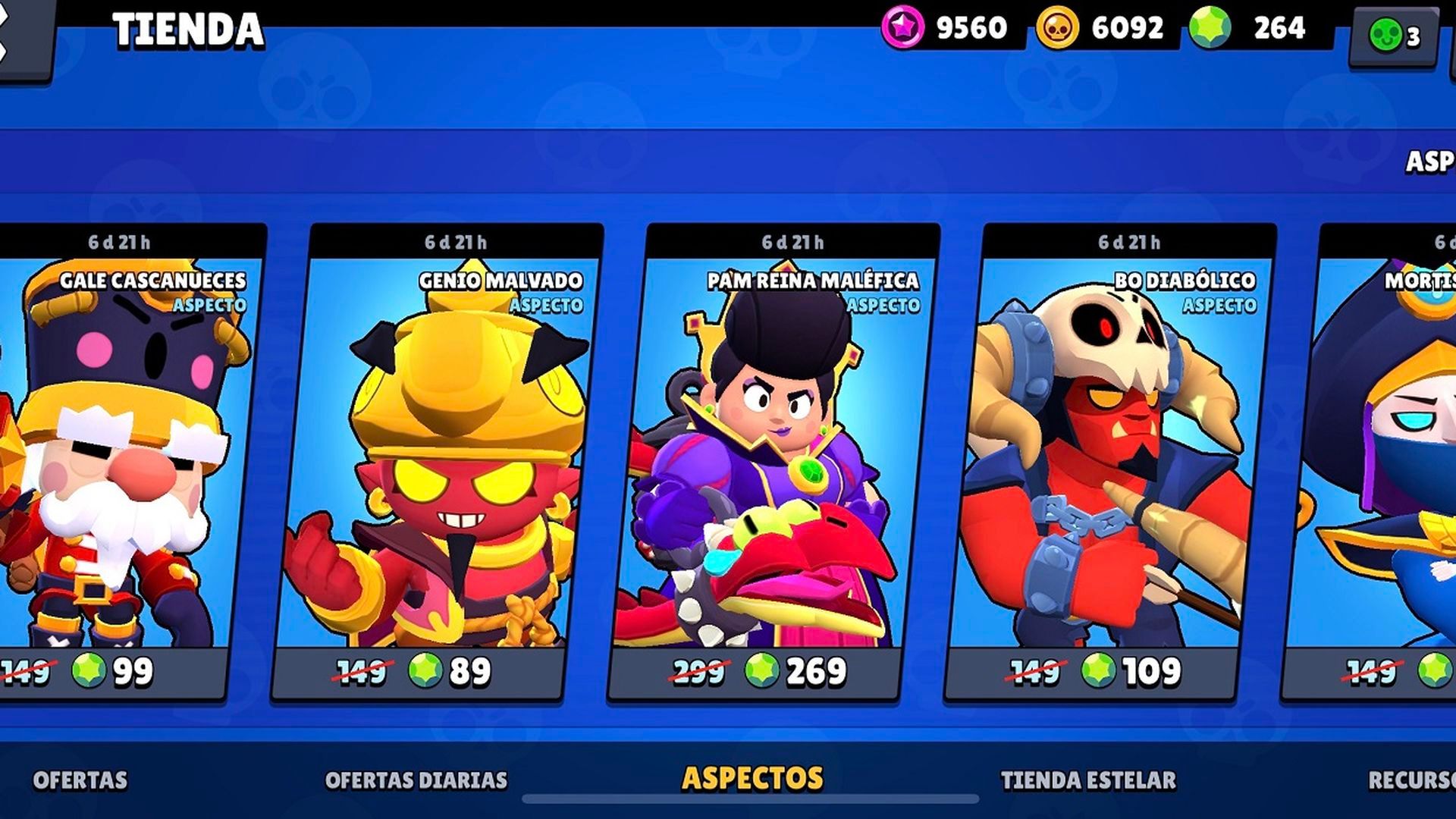Click the star points currency icon

point(902,29)
